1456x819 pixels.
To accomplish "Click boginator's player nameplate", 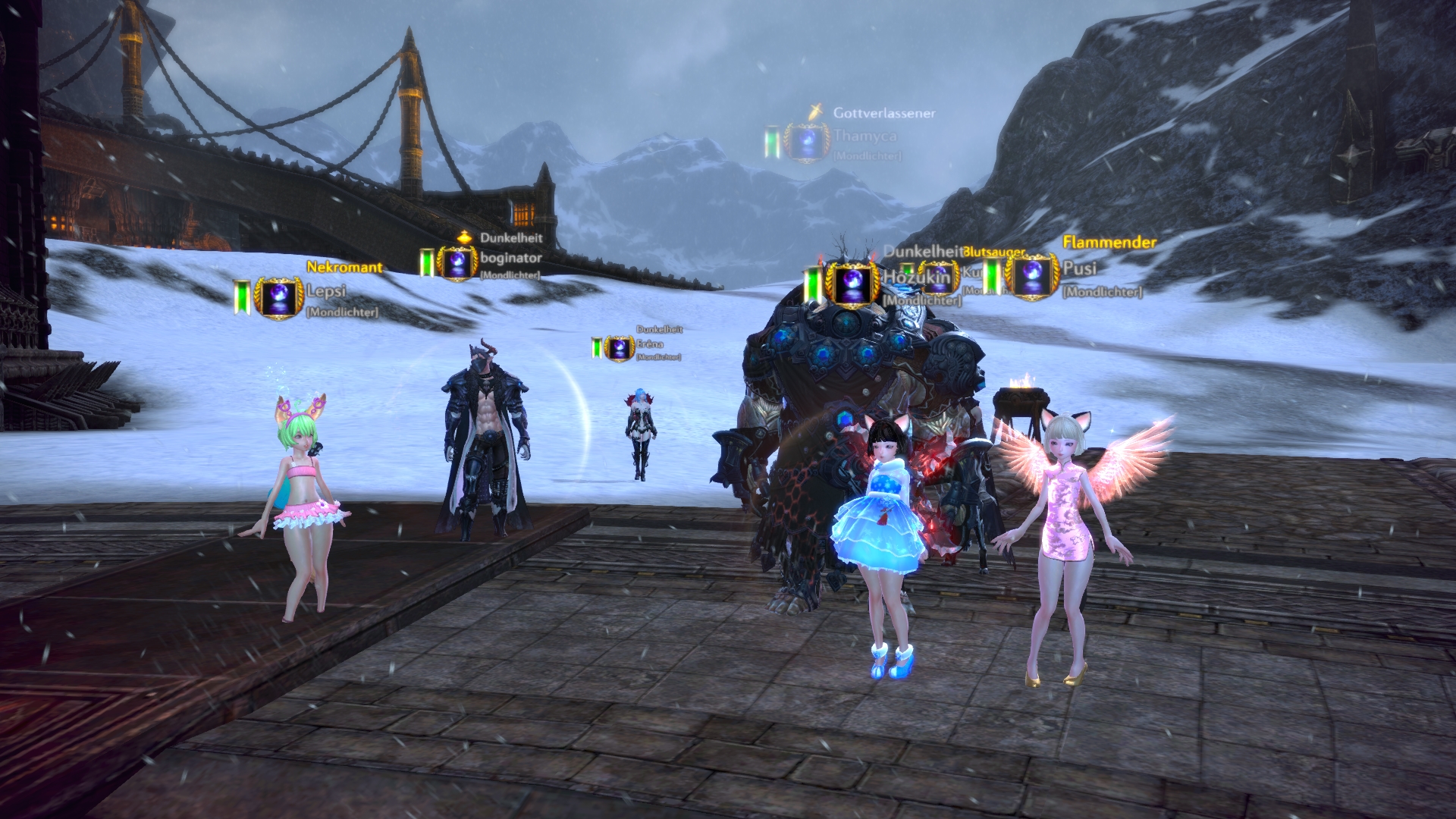I will click(510, 259).
